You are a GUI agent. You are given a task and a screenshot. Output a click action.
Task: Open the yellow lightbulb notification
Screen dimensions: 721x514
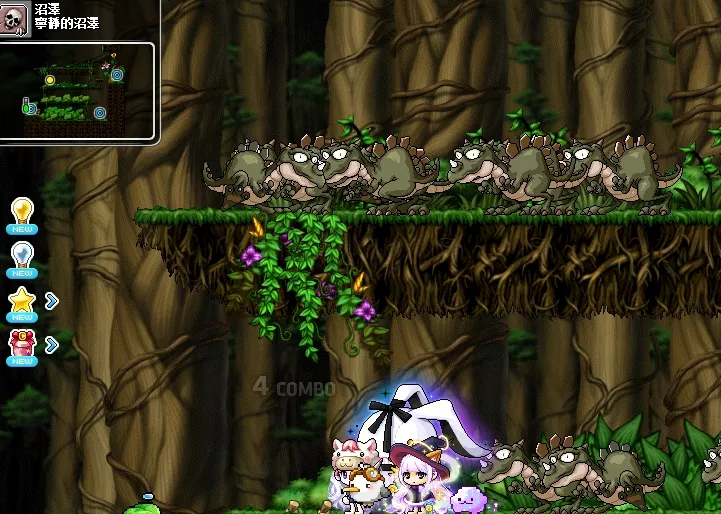22,212
